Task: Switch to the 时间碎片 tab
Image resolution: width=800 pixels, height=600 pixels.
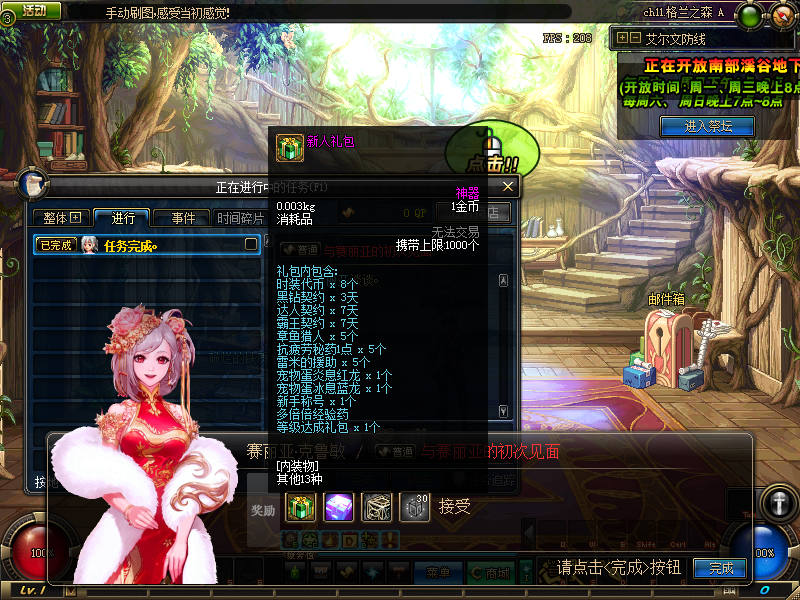Action: click(x=240, y=218)
